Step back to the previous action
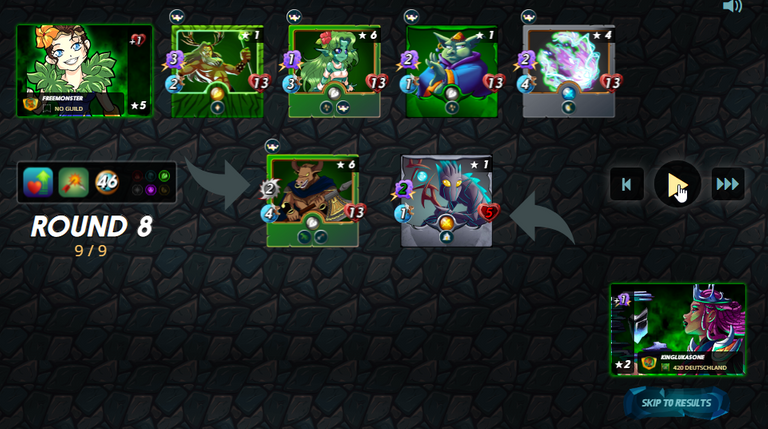This screenshot has height=429, width=768. tap(627, 184)
